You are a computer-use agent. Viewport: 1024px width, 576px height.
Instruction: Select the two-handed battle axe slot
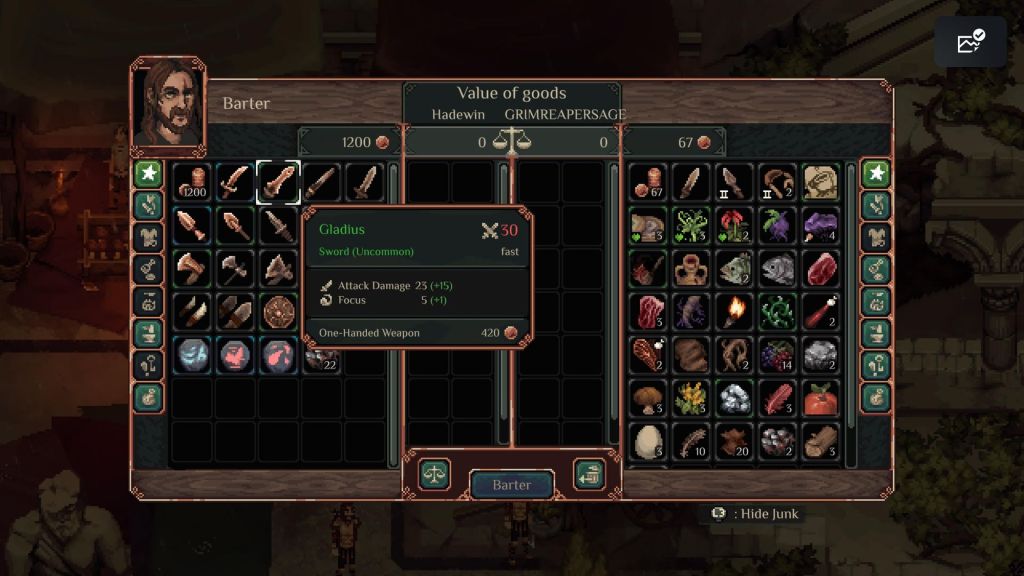pos(234,268)
